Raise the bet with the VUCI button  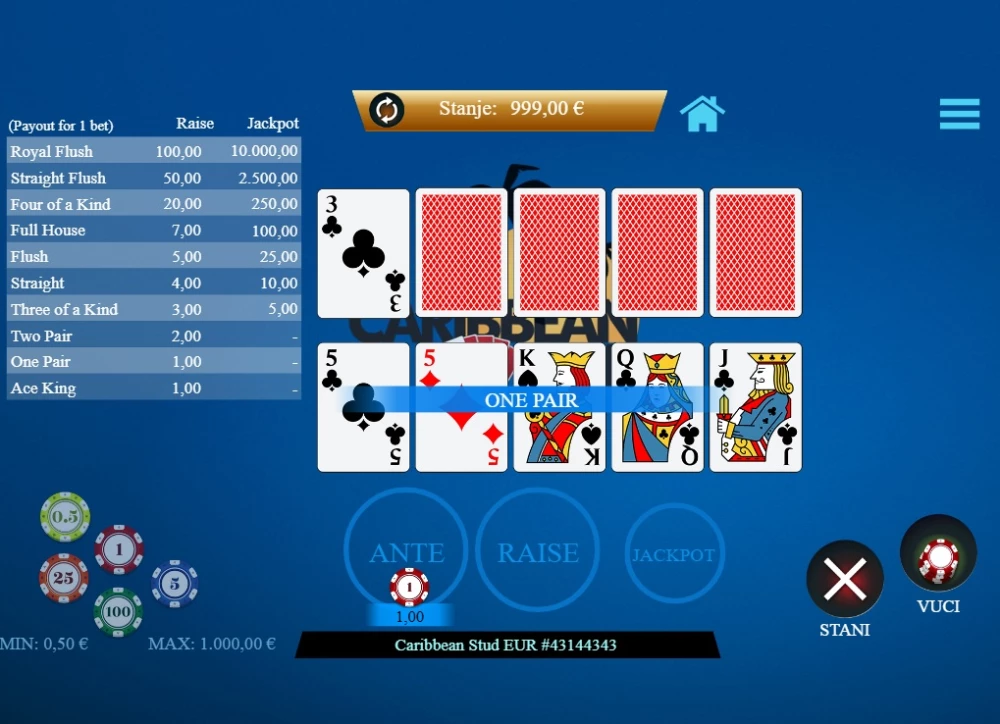pyautogui.click(x=938, y=554)
